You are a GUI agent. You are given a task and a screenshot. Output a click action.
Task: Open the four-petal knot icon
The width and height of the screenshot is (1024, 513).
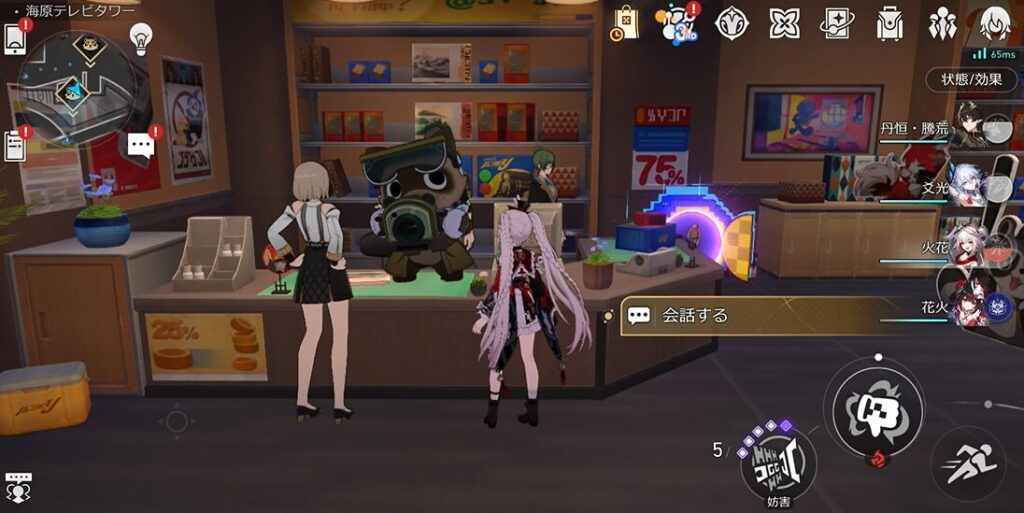click(x=785, y=22)
